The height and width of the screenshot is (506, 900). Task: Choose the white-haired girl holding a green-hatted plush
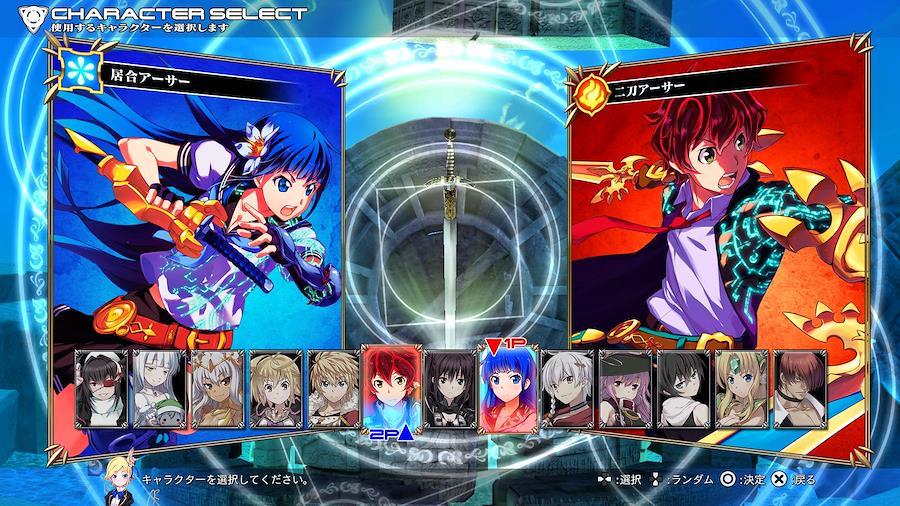point(161,389)
